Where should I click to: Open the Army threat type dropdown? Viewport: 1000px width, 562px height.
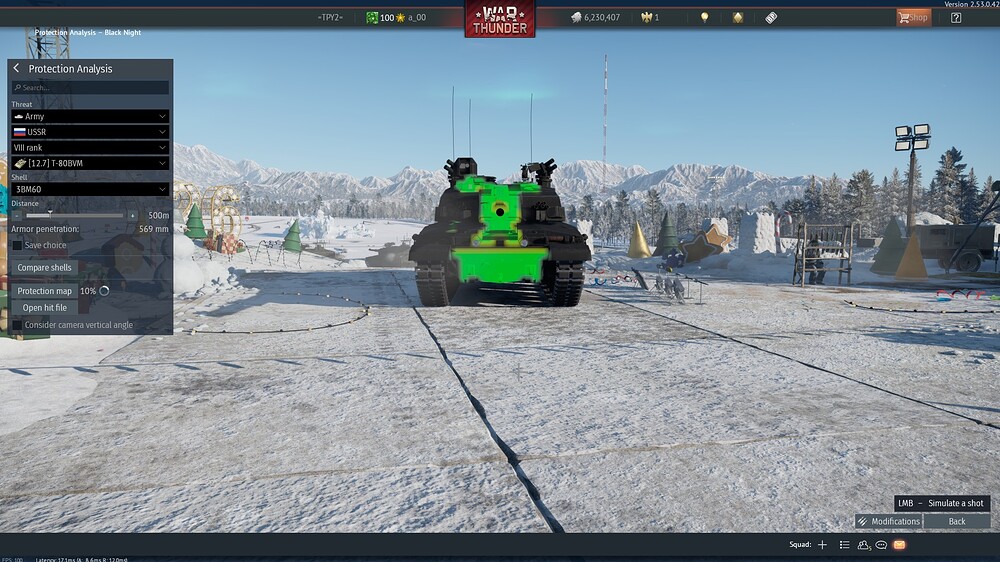click(x=90, y=117)
